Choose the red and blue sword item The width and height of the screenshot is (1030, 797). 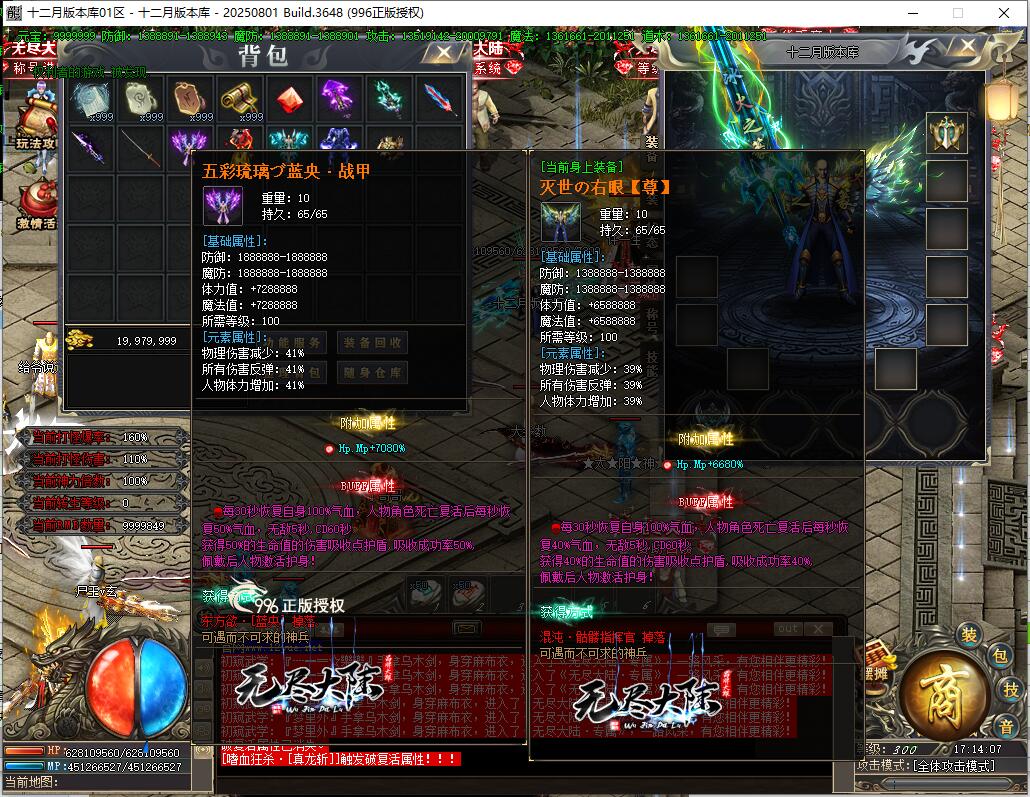coord(440,99)
